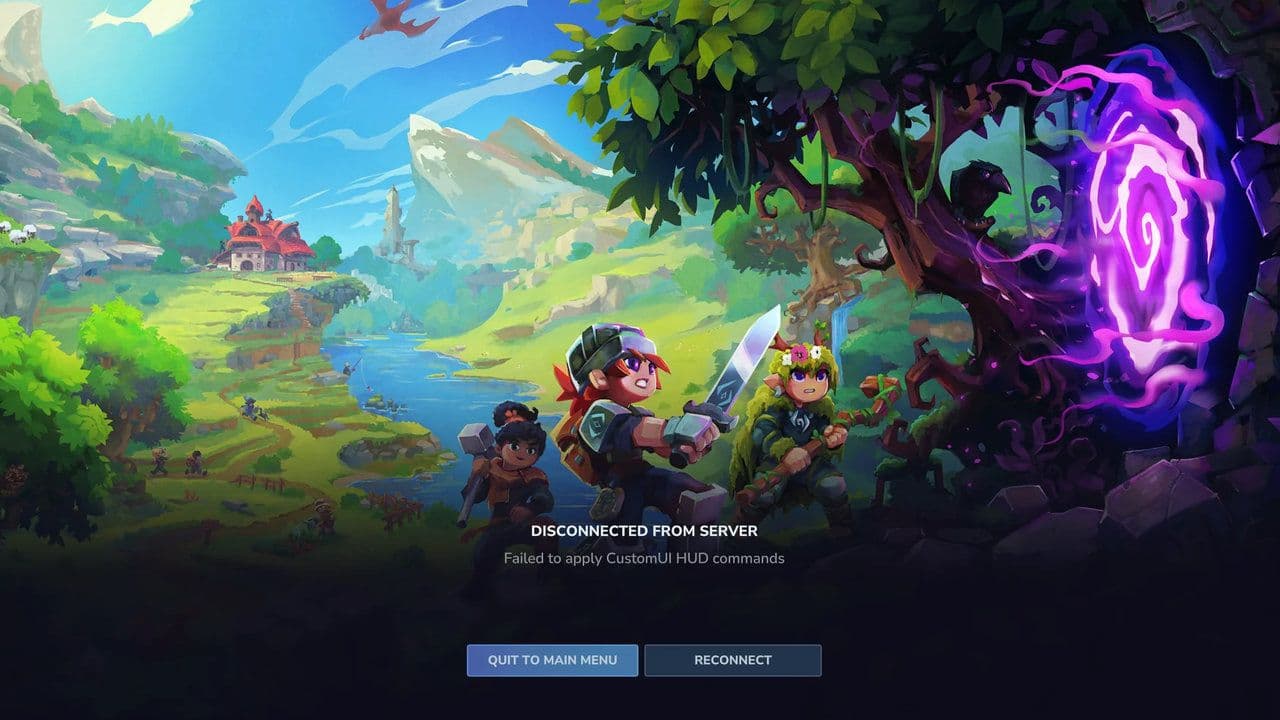
Task: Click the QUIT TO MAIN MENU button
Action: 551,660
